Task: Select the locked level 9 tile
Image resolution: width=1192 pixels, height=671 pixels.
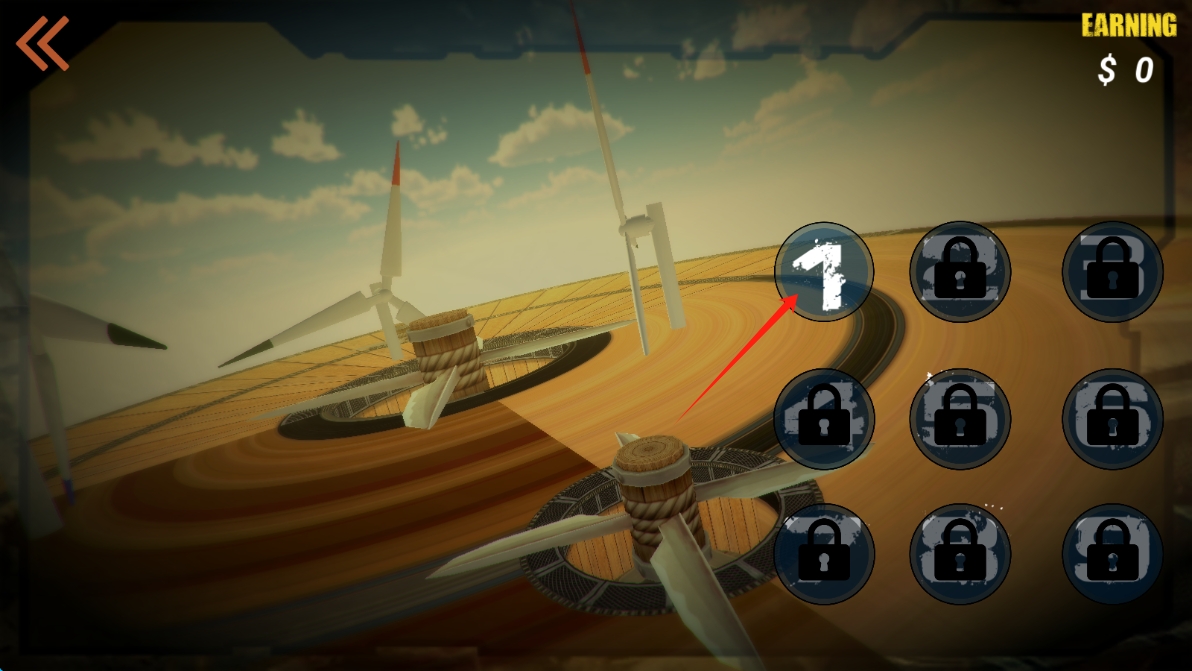Action: pyautogui.click(x=1112, y=554)
